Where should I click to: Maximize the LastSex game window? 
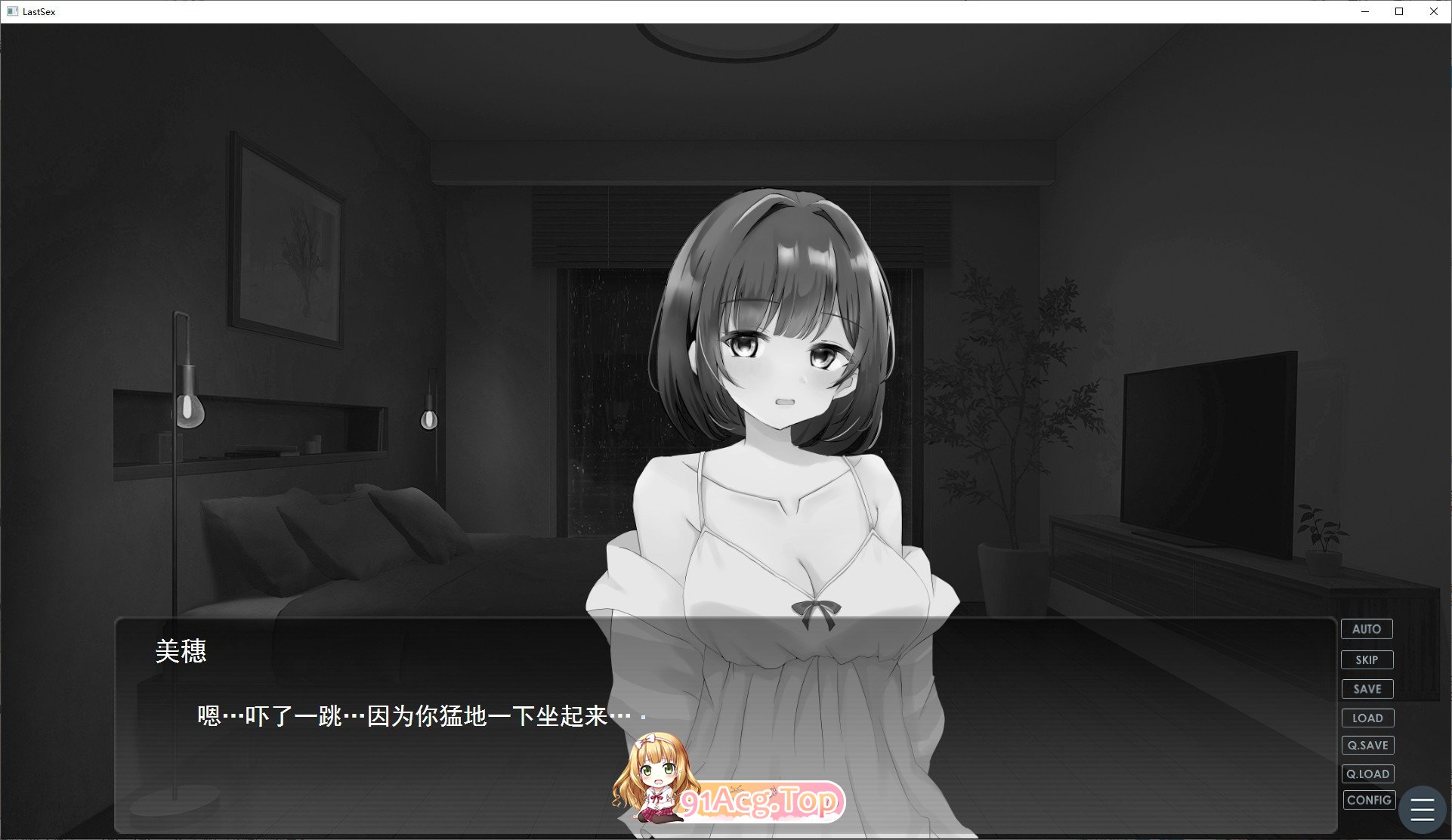[x=1398, y=11]
